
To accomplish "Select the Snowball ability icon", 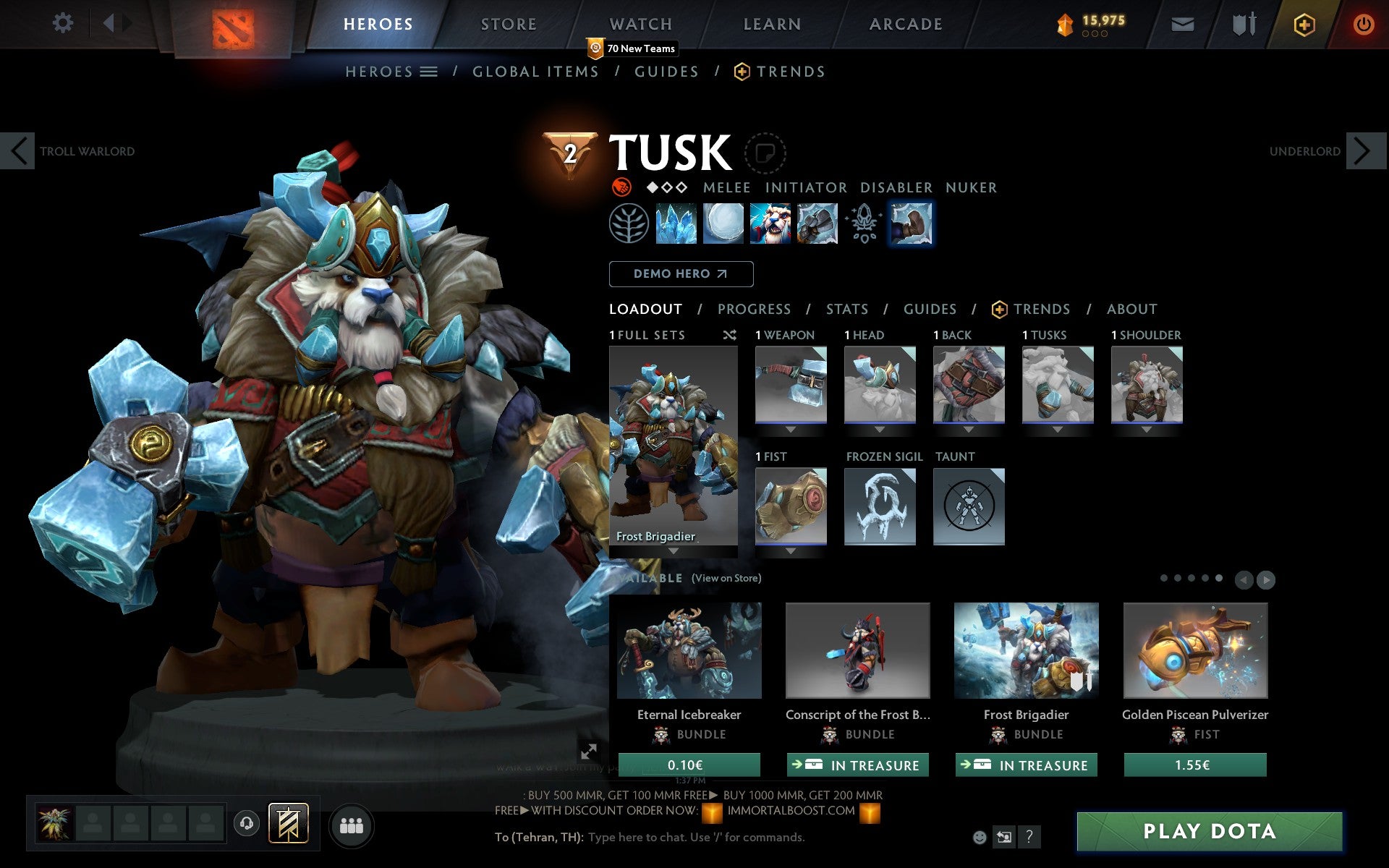I will [x=723, y=224].
